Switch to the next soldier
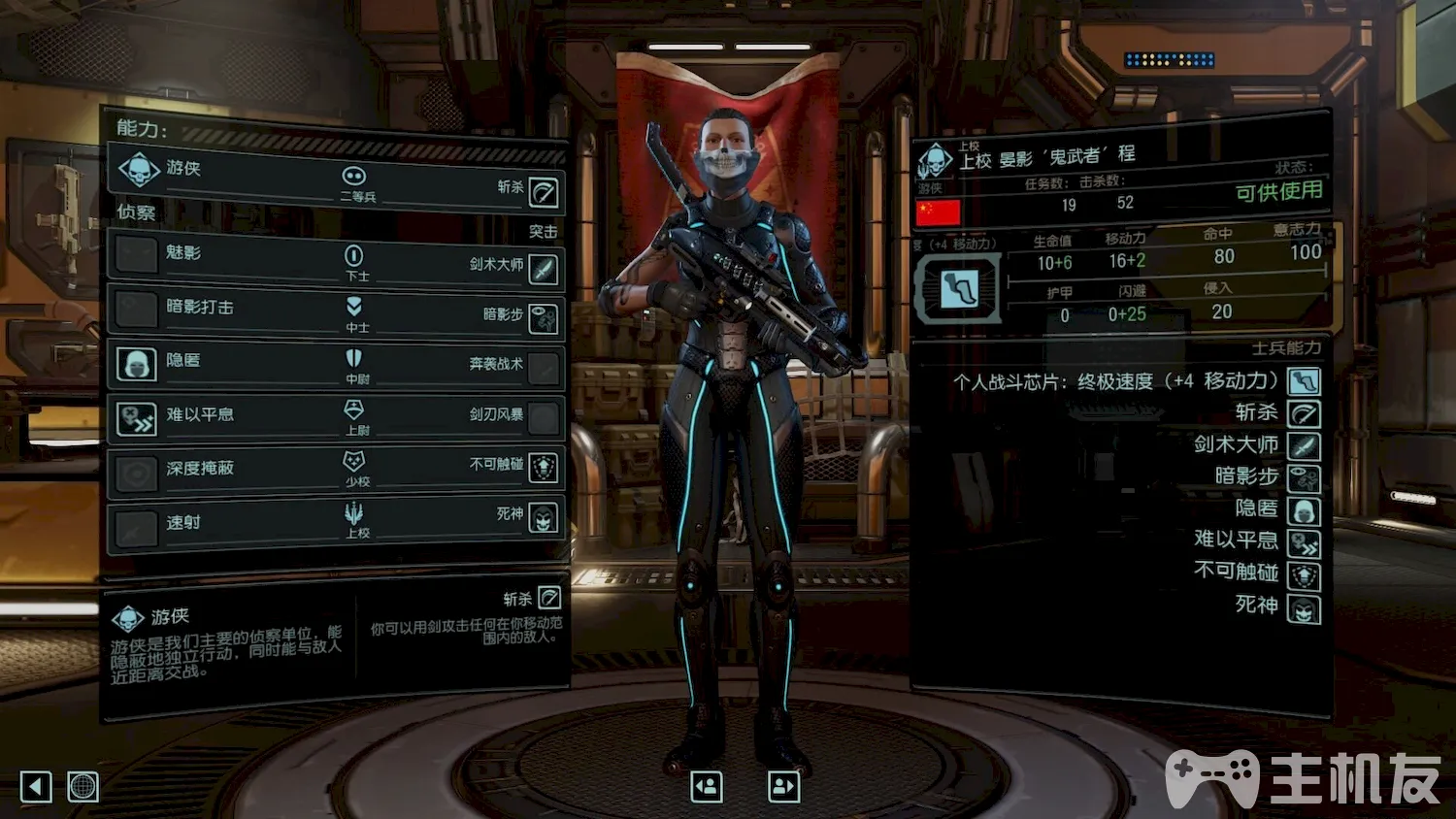Viewport: 1456px width, 819px height. point(783,786)
